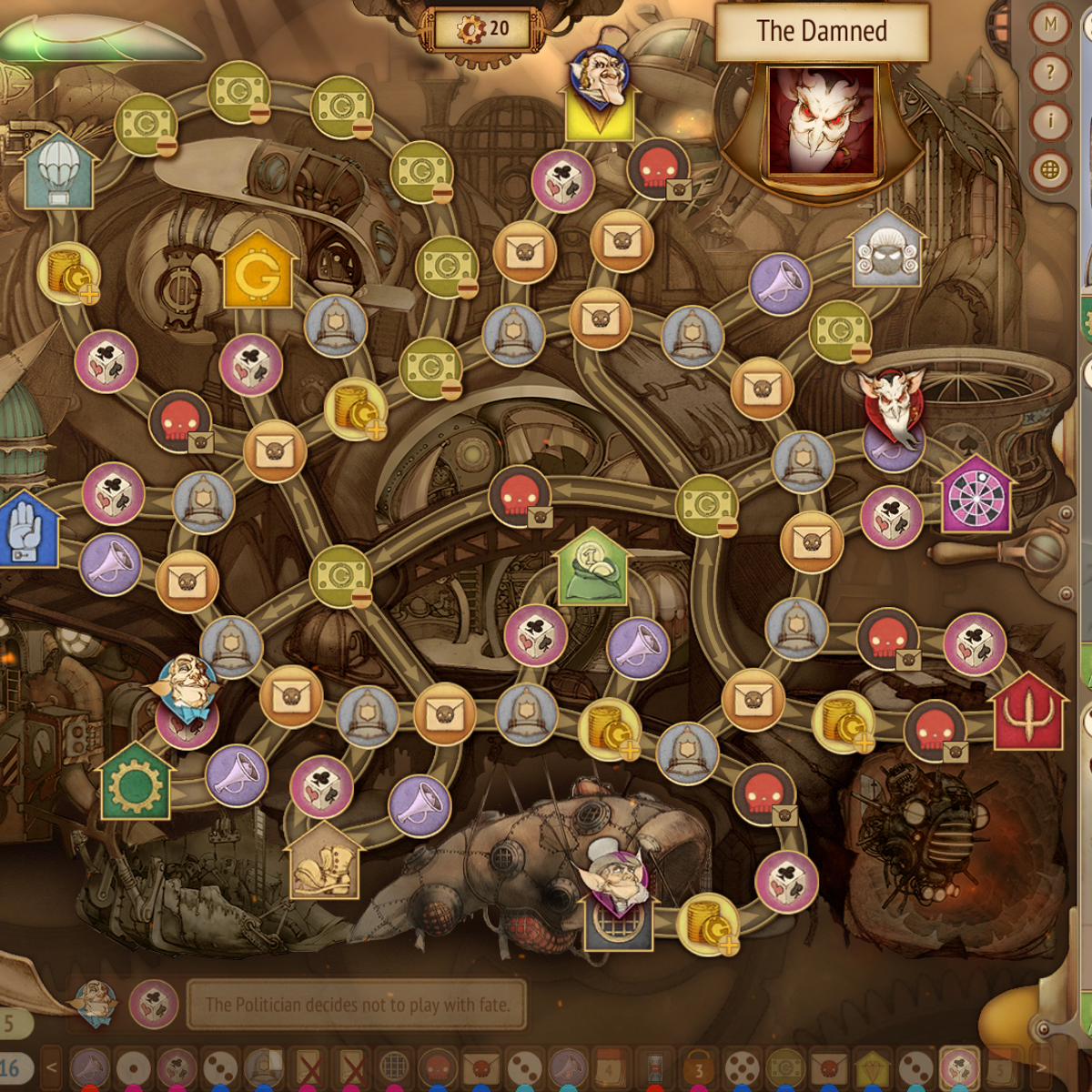Click the globe grid button
This screenshot has height=1092, width=1092.
point(1051,170)
